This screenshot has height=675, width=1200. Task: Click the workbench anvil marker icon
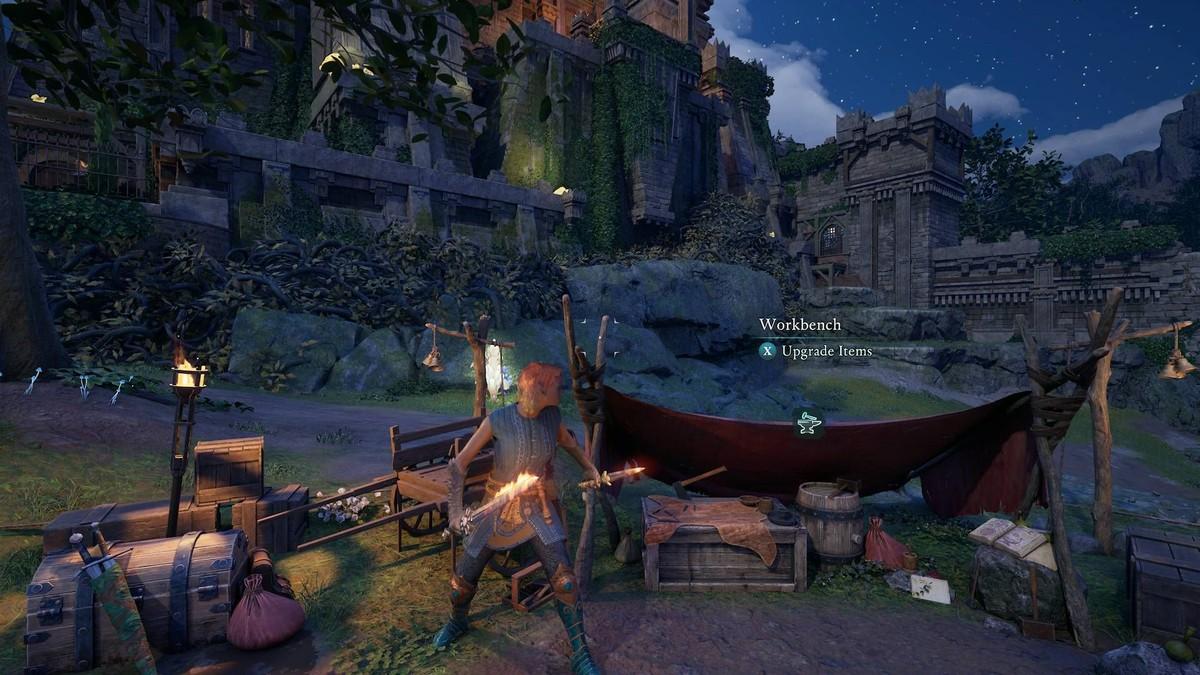point(808,424)
